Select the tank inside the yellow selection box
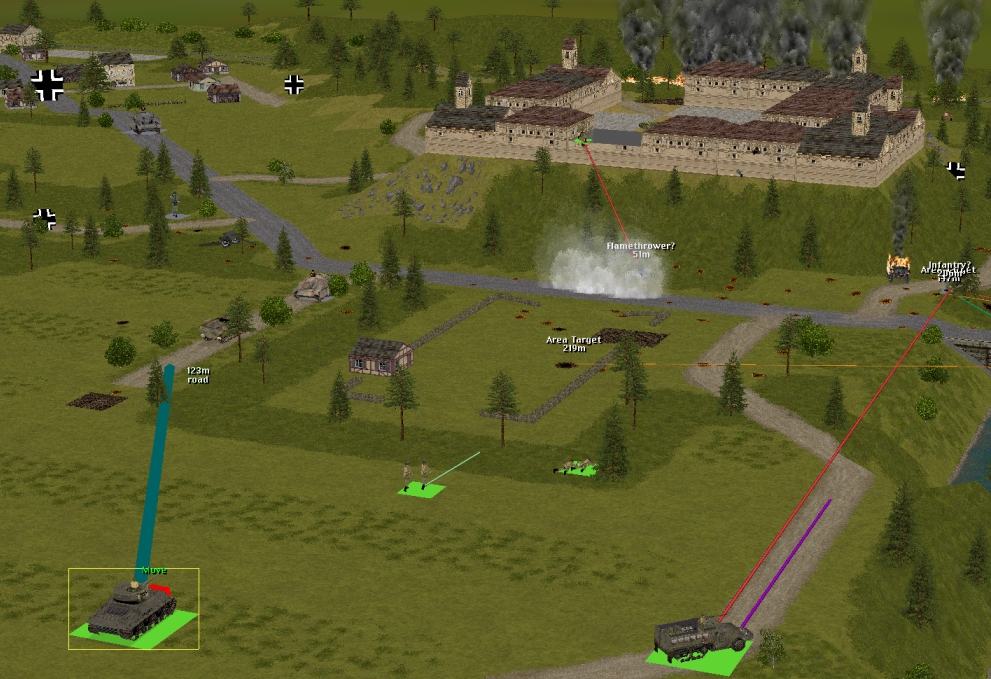This screenshot has height=679, width=991. [131, 607]
